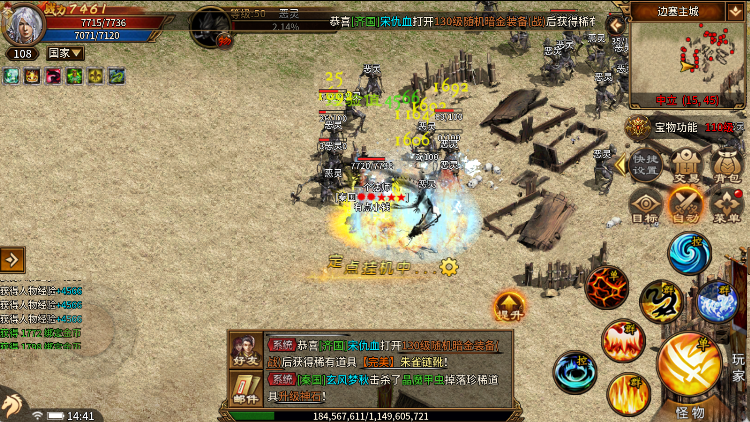Expand the arrow panel on left edge
The height and width of the screenshot is (422, 750).
[13, 260]
